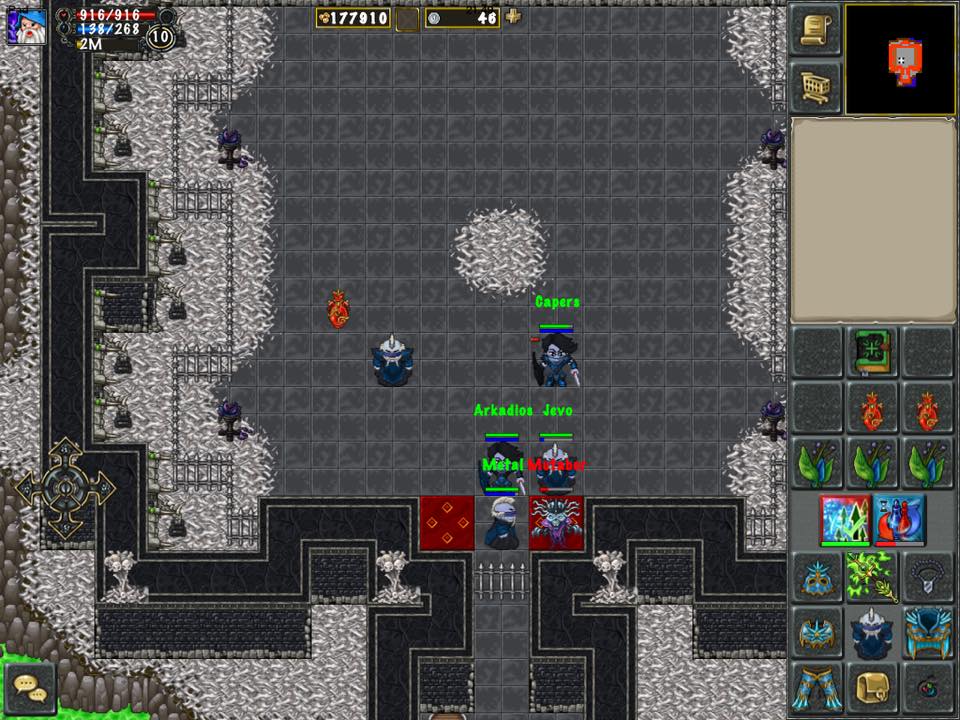This screenshot has height=720, width=960.
Task: Select the blue mask equipment slot
Action: 819,576
